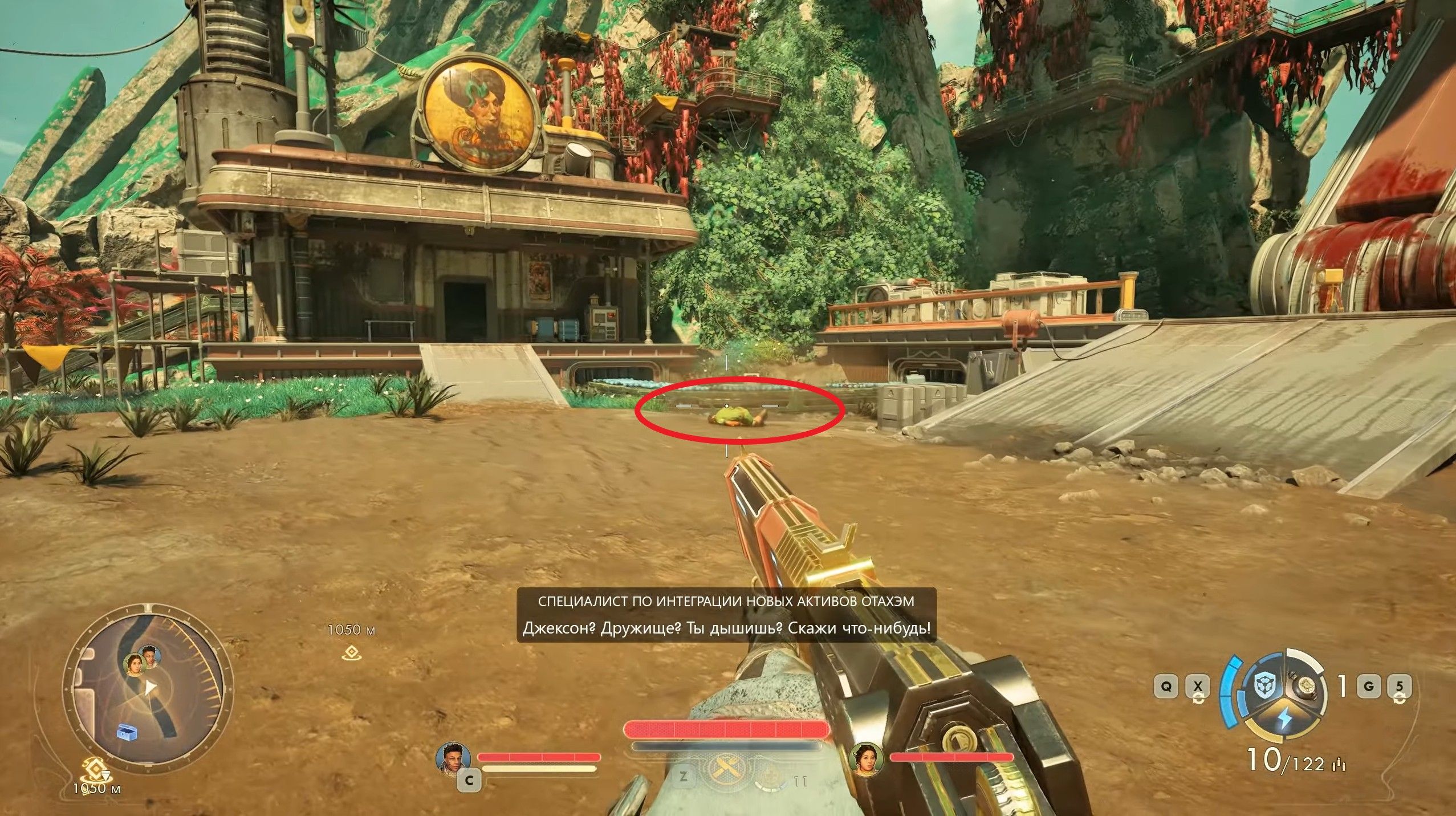1456x816 pixels.
Task: Select the blue chest icon on the minimap
Action: point(126,732)
